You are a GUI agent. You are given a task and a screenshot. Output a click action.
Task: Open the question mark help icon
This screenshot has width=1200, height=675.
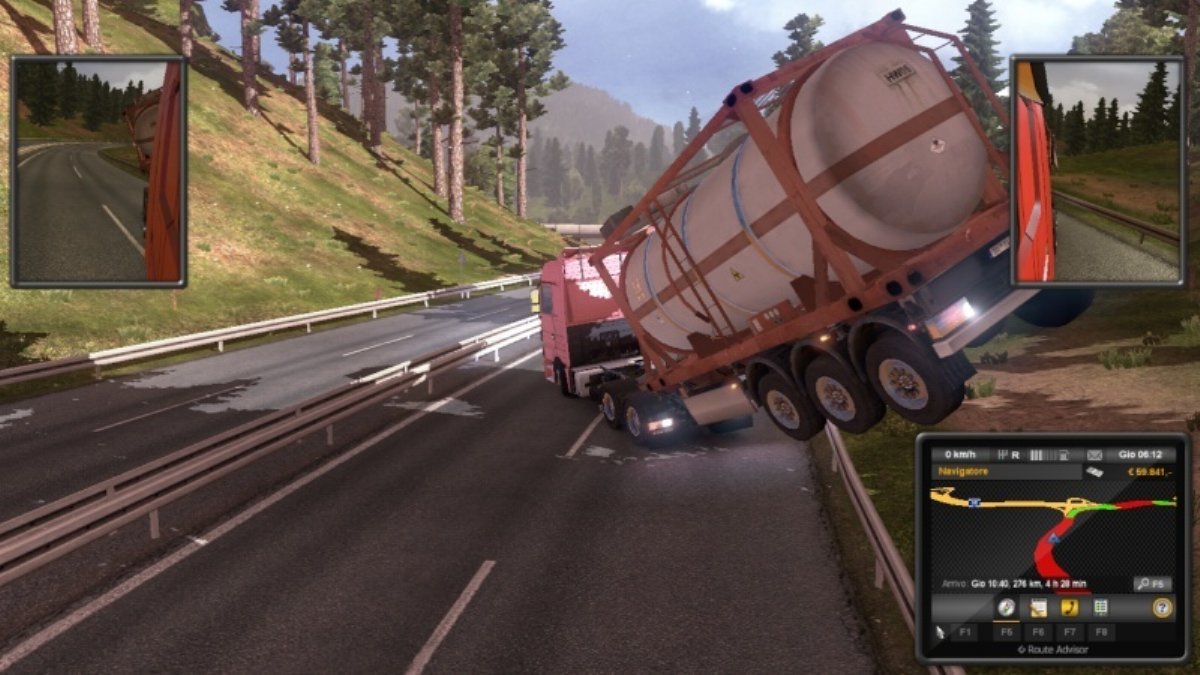click(x=1161, y=607)
